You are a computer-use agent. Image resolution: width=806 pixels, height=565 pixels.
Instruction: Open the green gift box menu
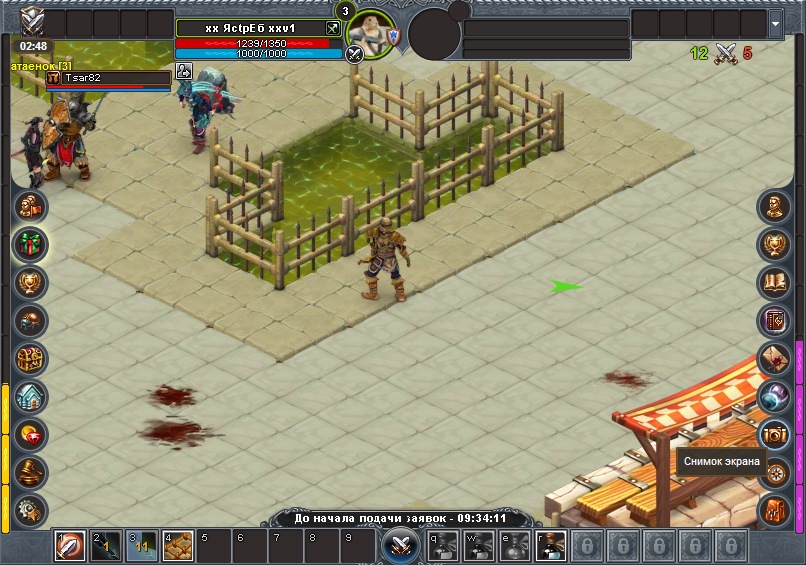[x=30, y=244]
